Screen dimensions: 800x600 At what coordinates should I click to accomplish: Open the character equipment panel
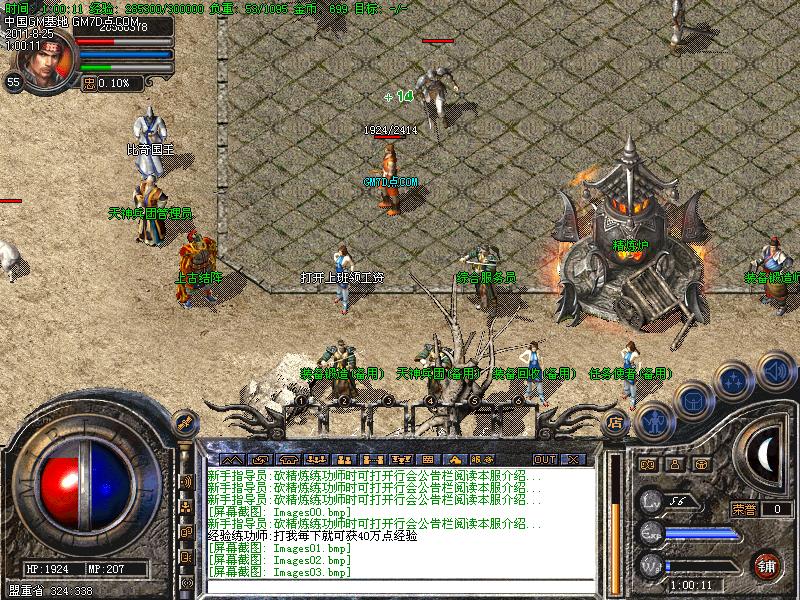[x=655, y=421]
